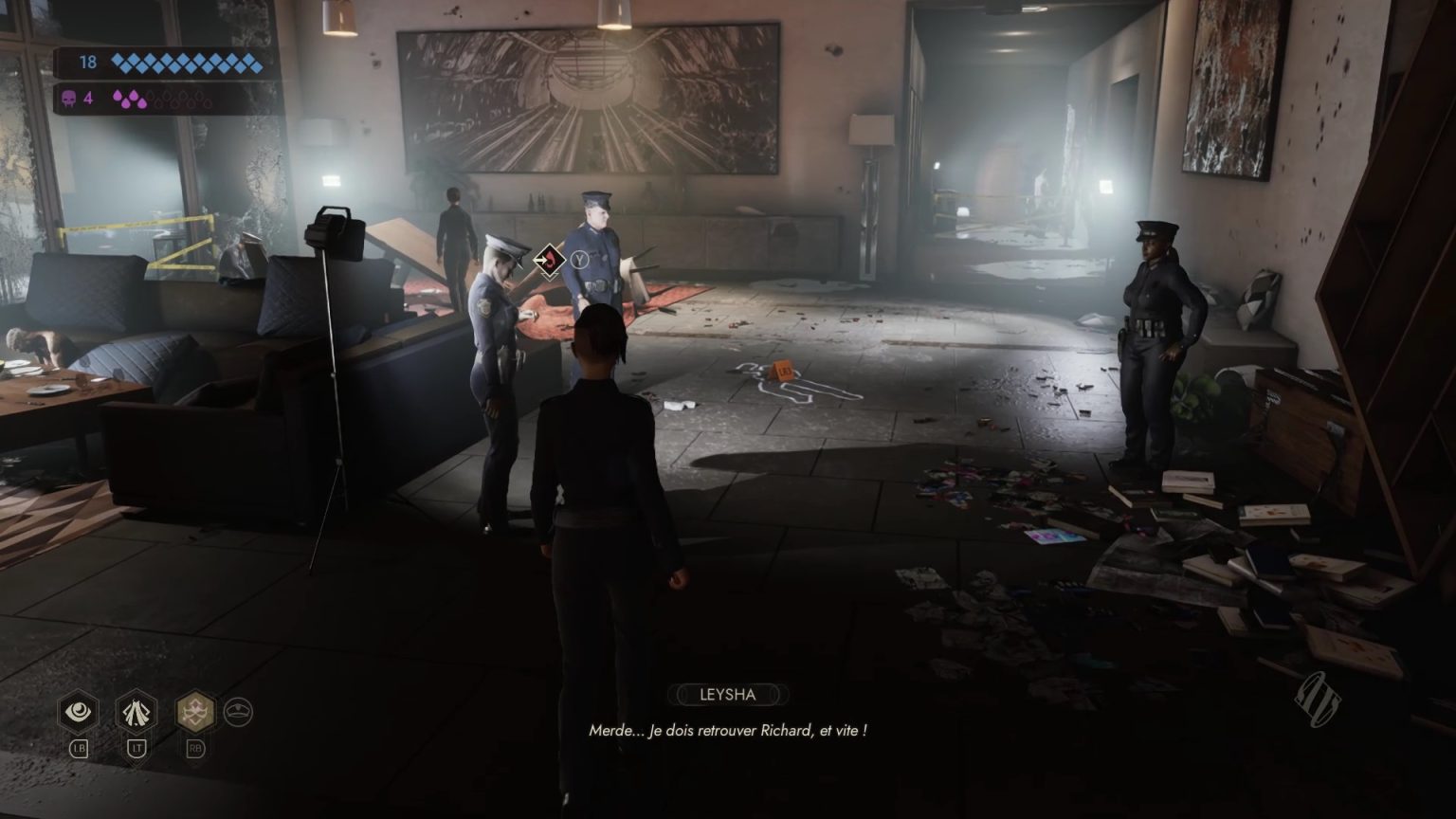Click the purple skull hunger icon

pyautogui.click(x=69, y=98)
